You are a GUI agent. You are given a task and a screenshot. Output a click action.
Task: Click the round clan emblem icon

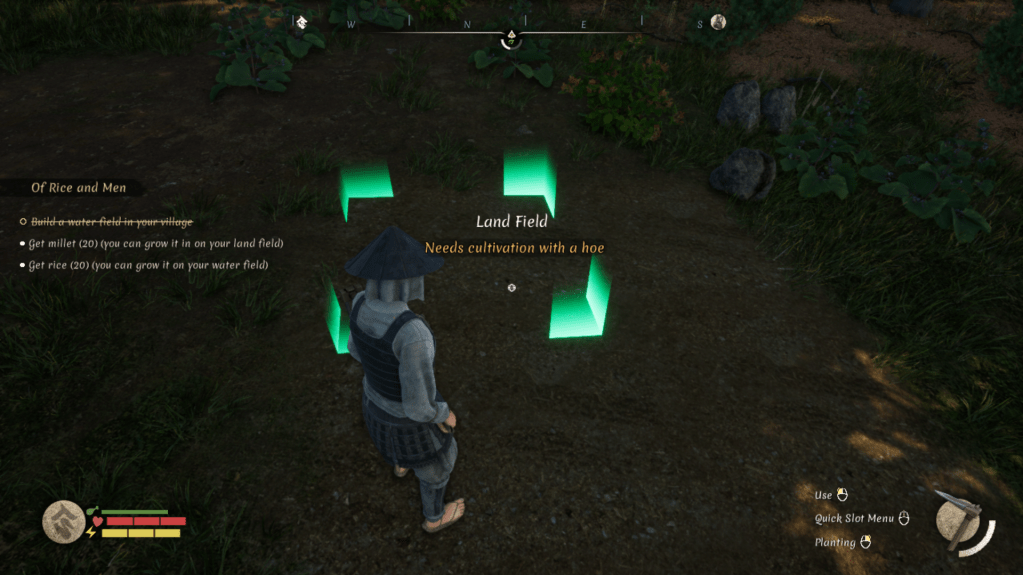click(63, 521)
